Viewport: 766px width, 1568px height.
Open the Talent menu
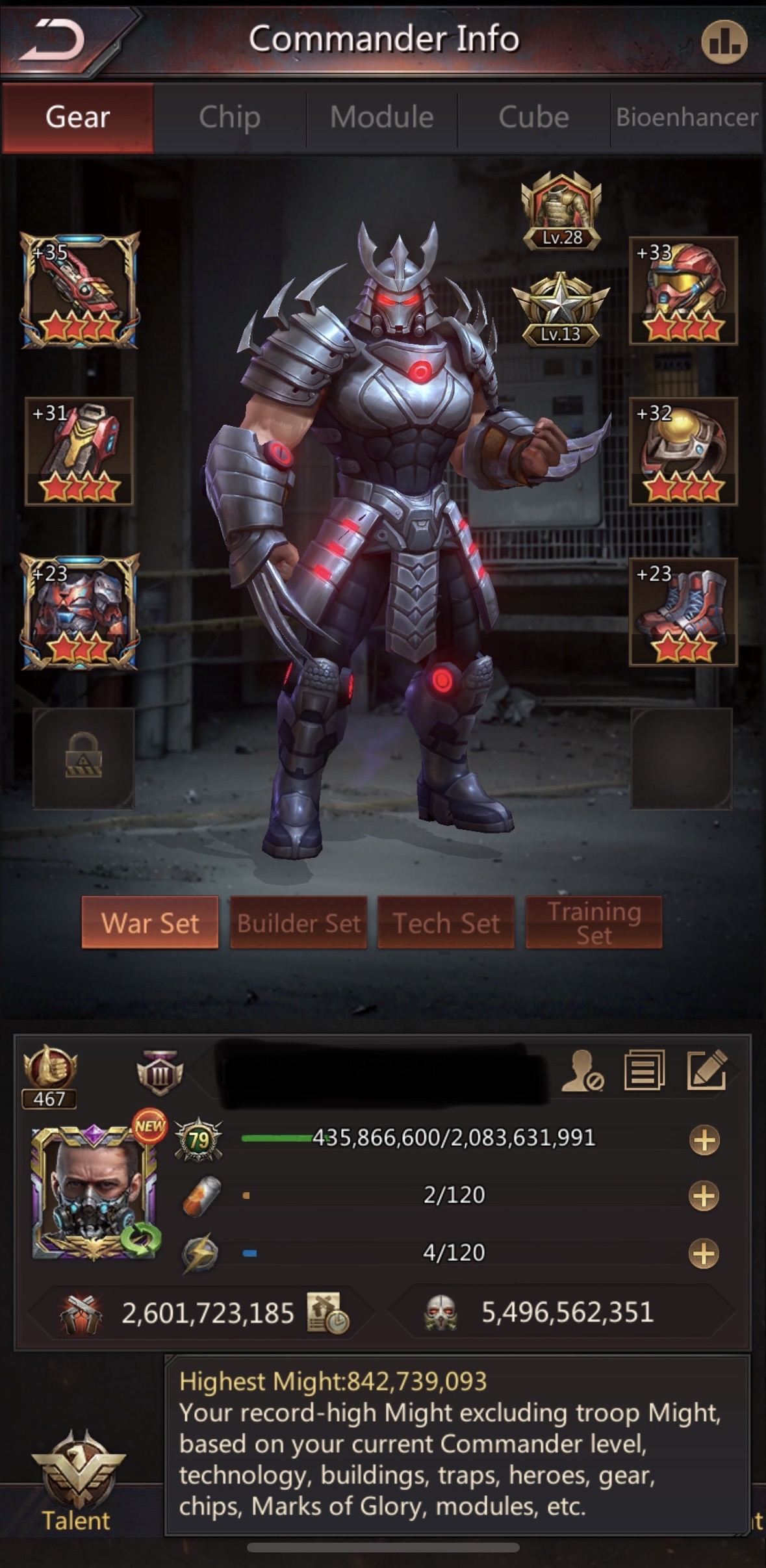(x=77, y=1480)
